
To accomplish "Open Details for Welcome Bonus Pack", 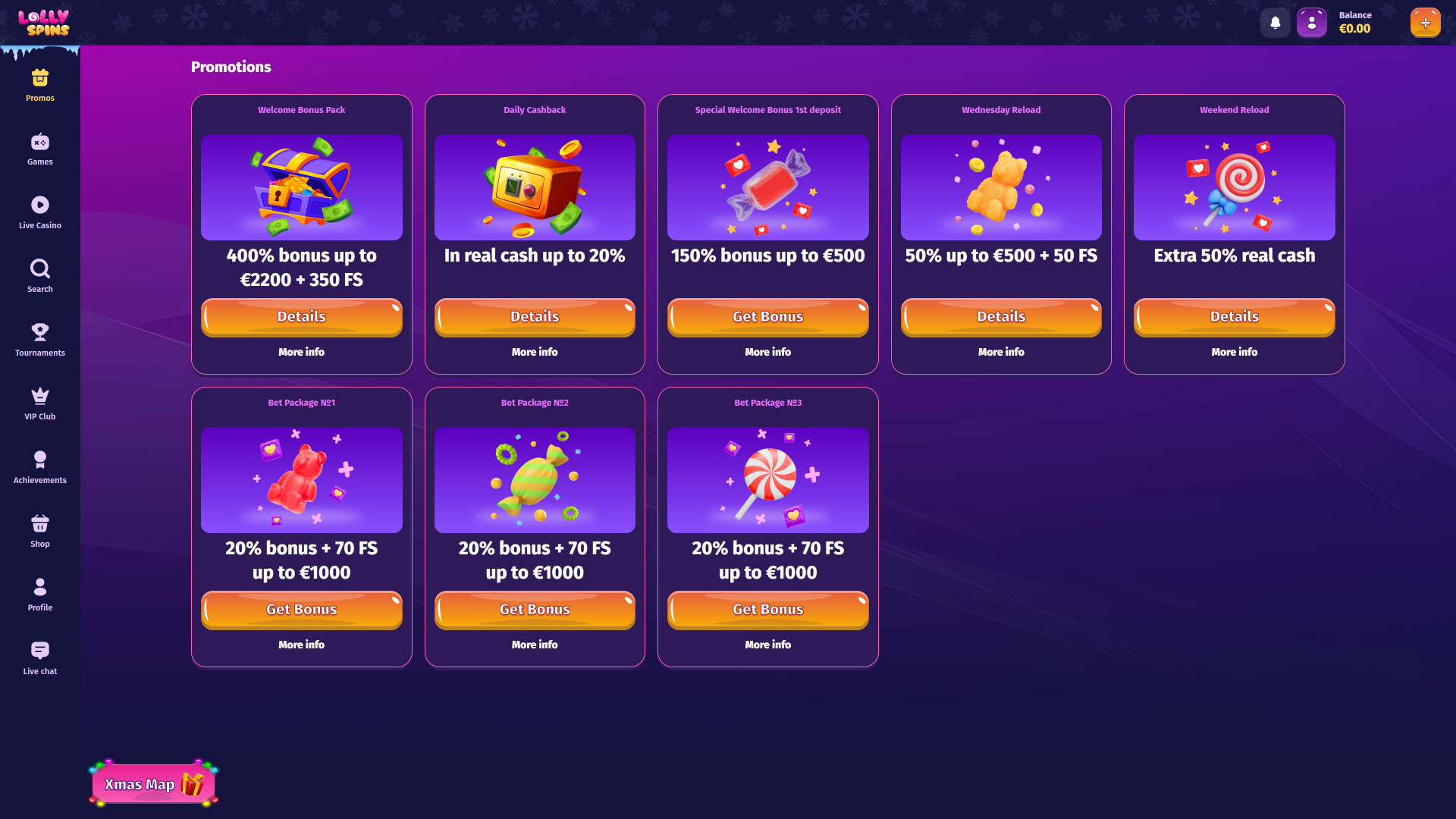I will [x=301, y=317].
